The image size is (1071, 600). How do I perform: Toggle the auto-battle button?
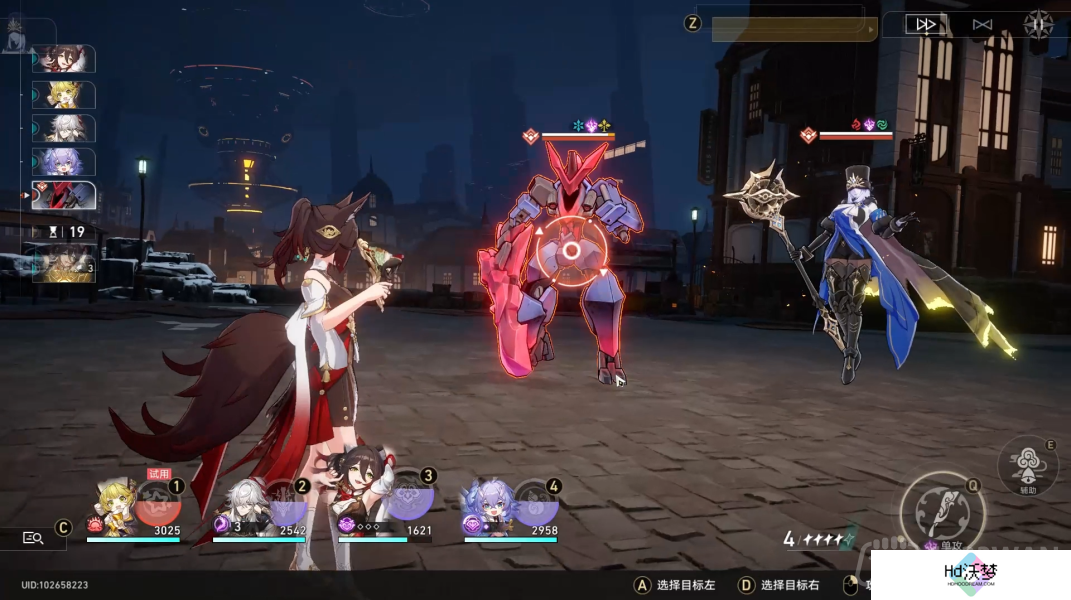point(982,24)
